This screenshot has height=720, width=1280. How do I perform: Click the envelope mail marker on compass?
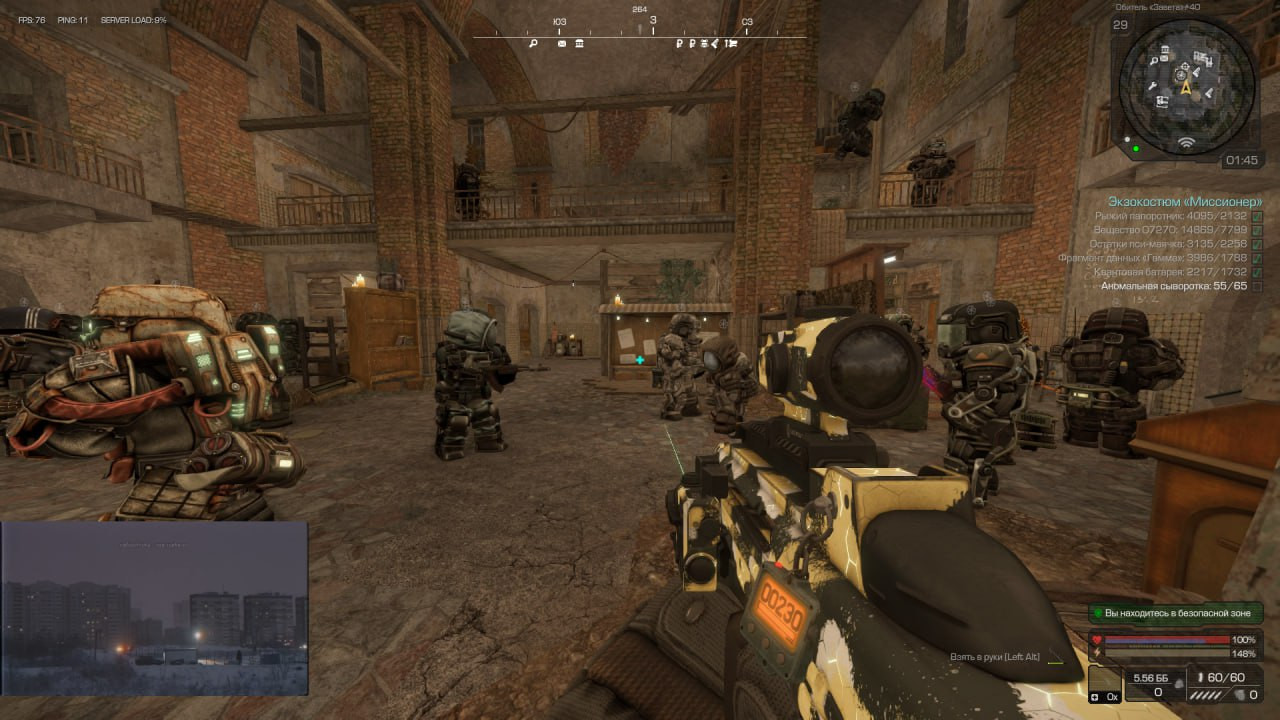562,44
